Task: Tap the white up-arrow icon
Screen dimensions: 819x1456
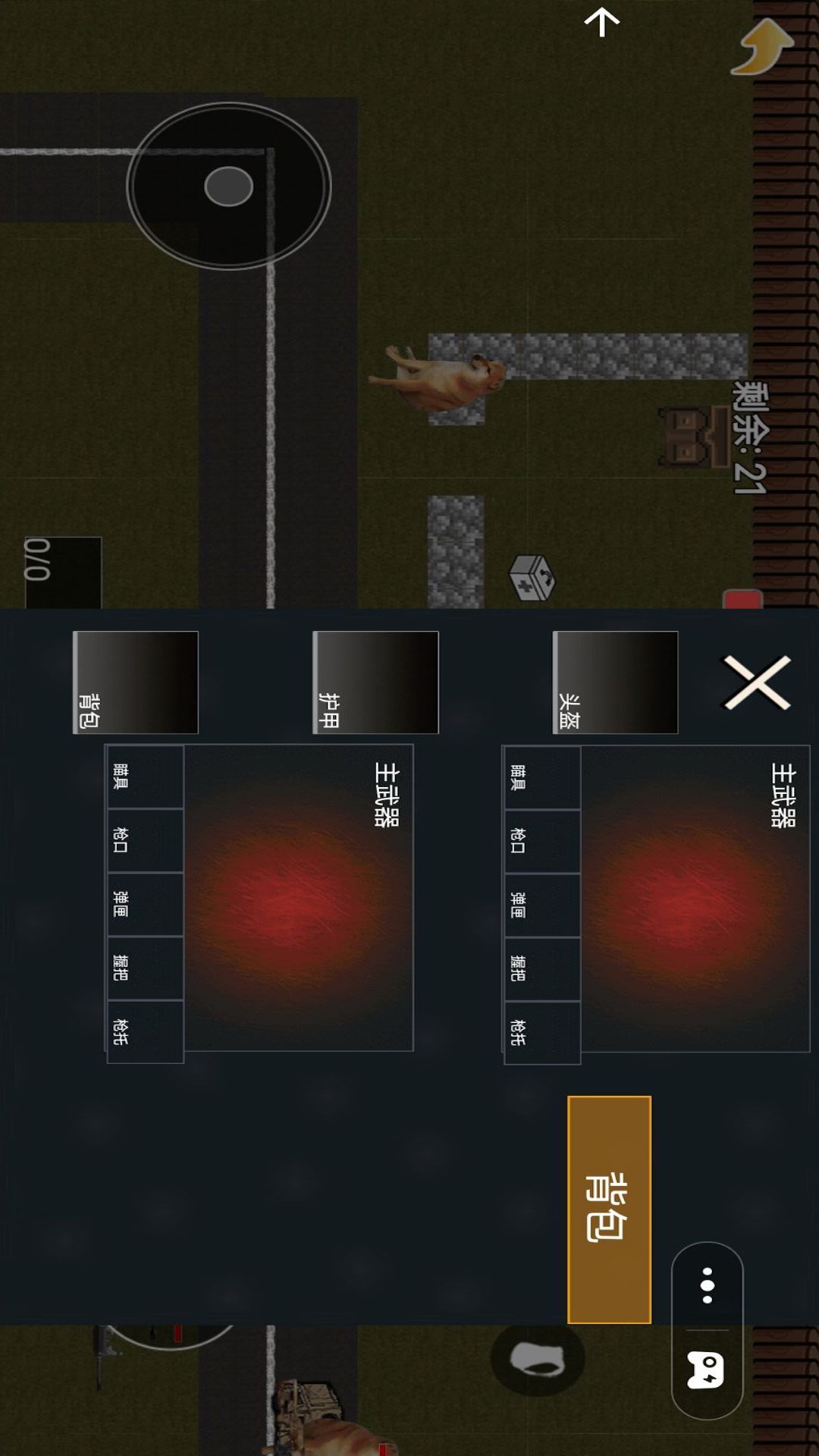Action: pos(602,23)
